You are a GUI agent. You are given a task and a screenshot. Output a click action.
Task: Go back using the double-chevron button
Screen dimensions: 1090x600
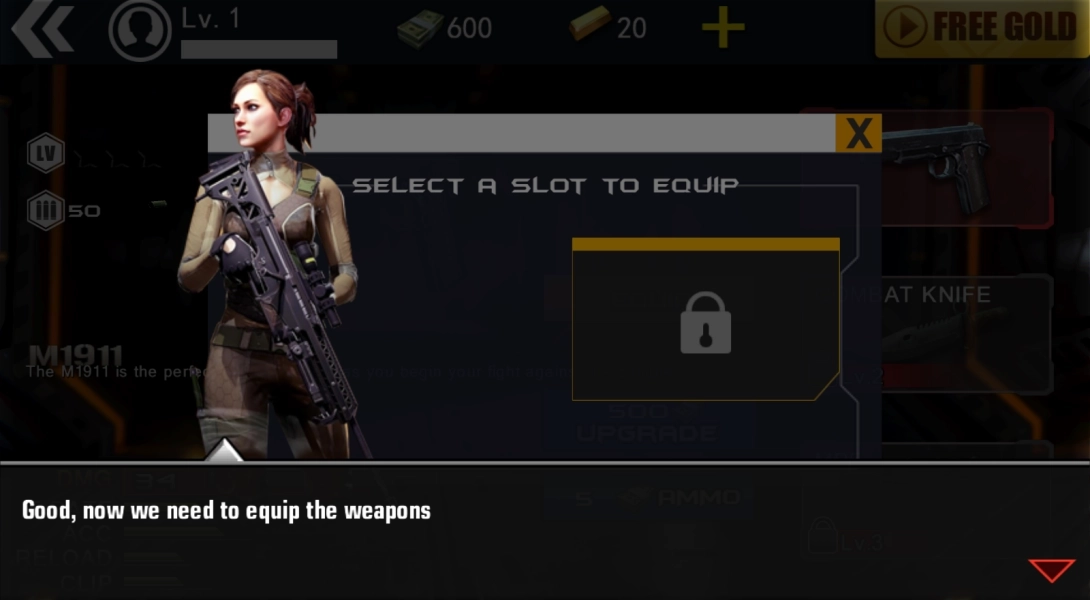tap(42, 28)
